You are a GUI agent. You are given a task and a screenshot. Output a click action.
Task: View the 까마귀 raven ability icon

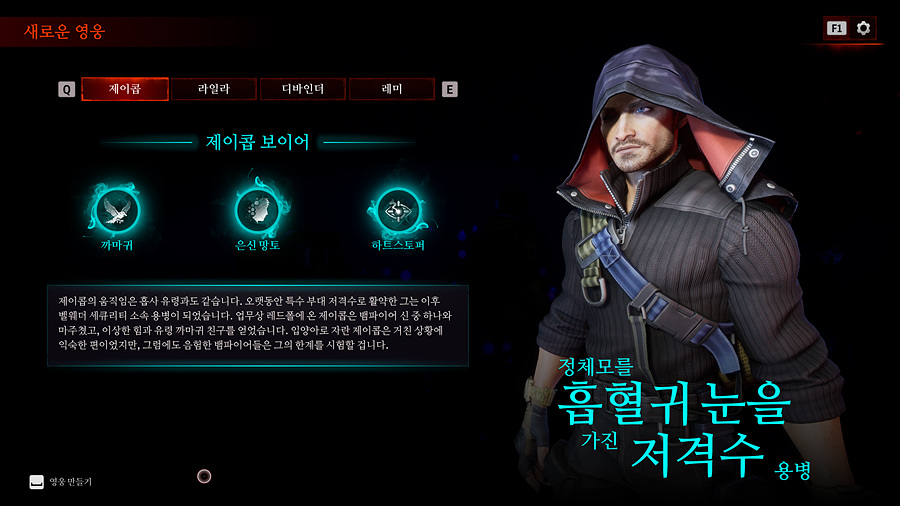point(117,210)
